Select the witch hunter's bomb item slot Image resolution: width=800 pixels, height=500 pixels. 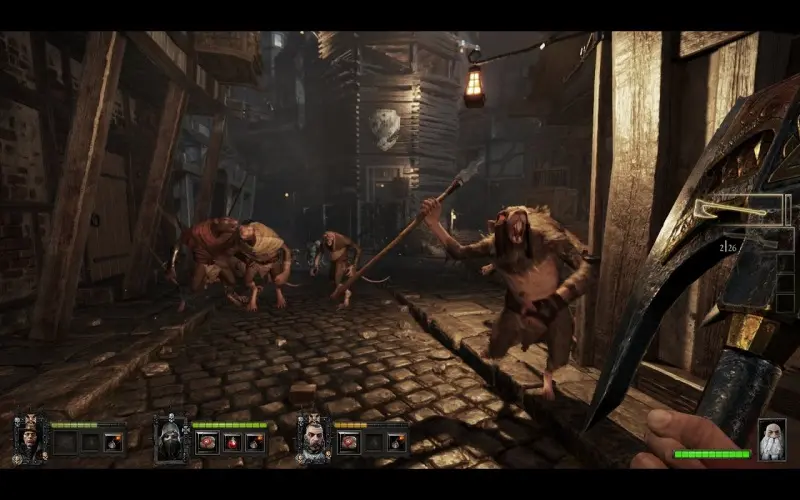coord(113,442)
